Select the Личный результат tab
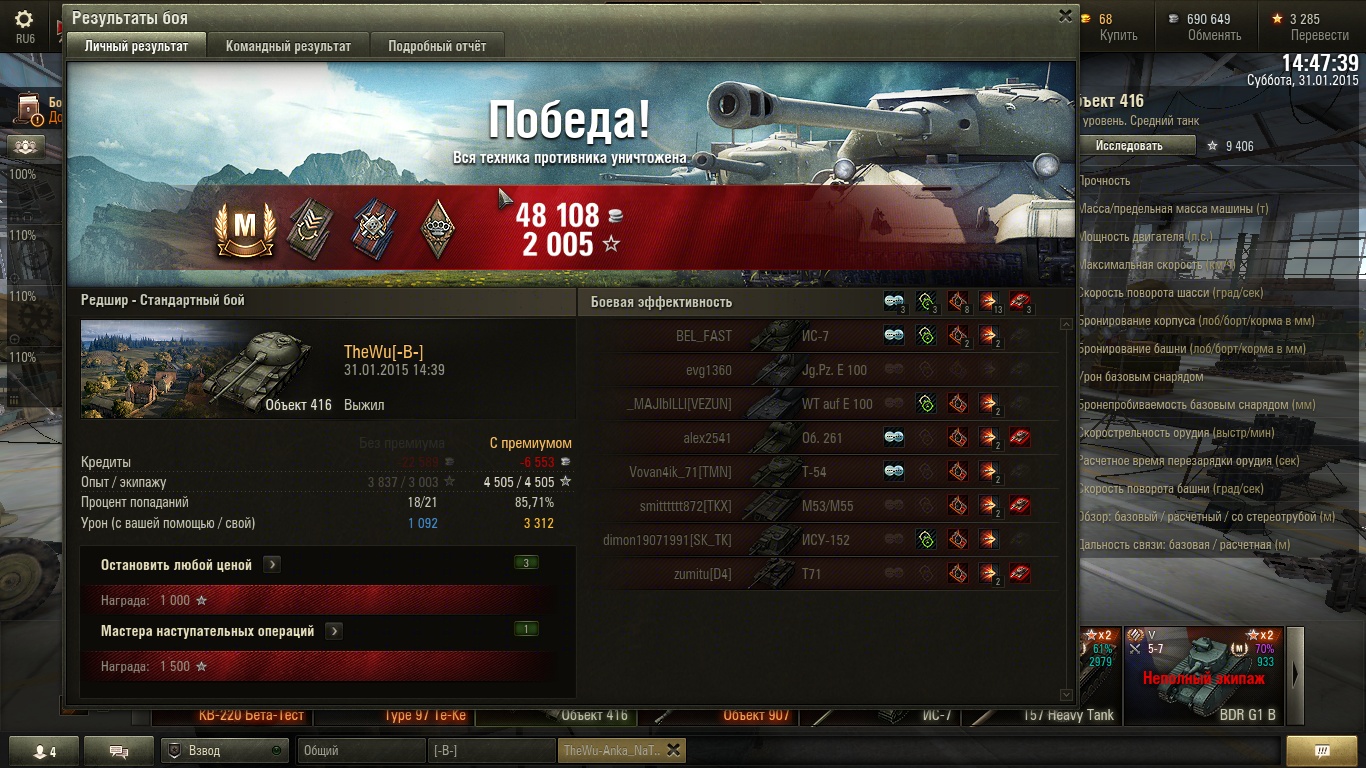 click(x=136, y=46)
